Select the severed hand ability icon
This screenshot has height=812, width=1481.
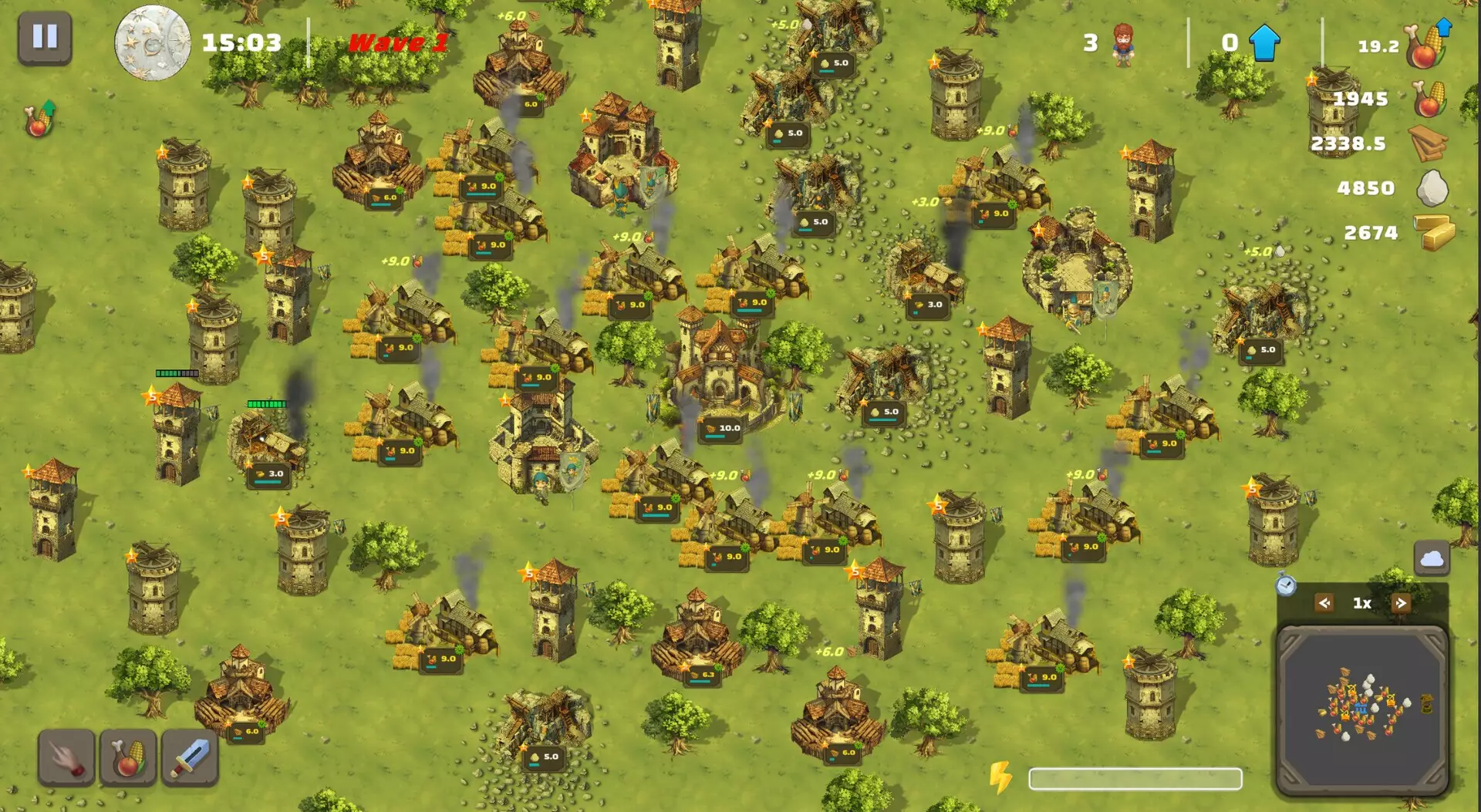click(x=68, y=756)
